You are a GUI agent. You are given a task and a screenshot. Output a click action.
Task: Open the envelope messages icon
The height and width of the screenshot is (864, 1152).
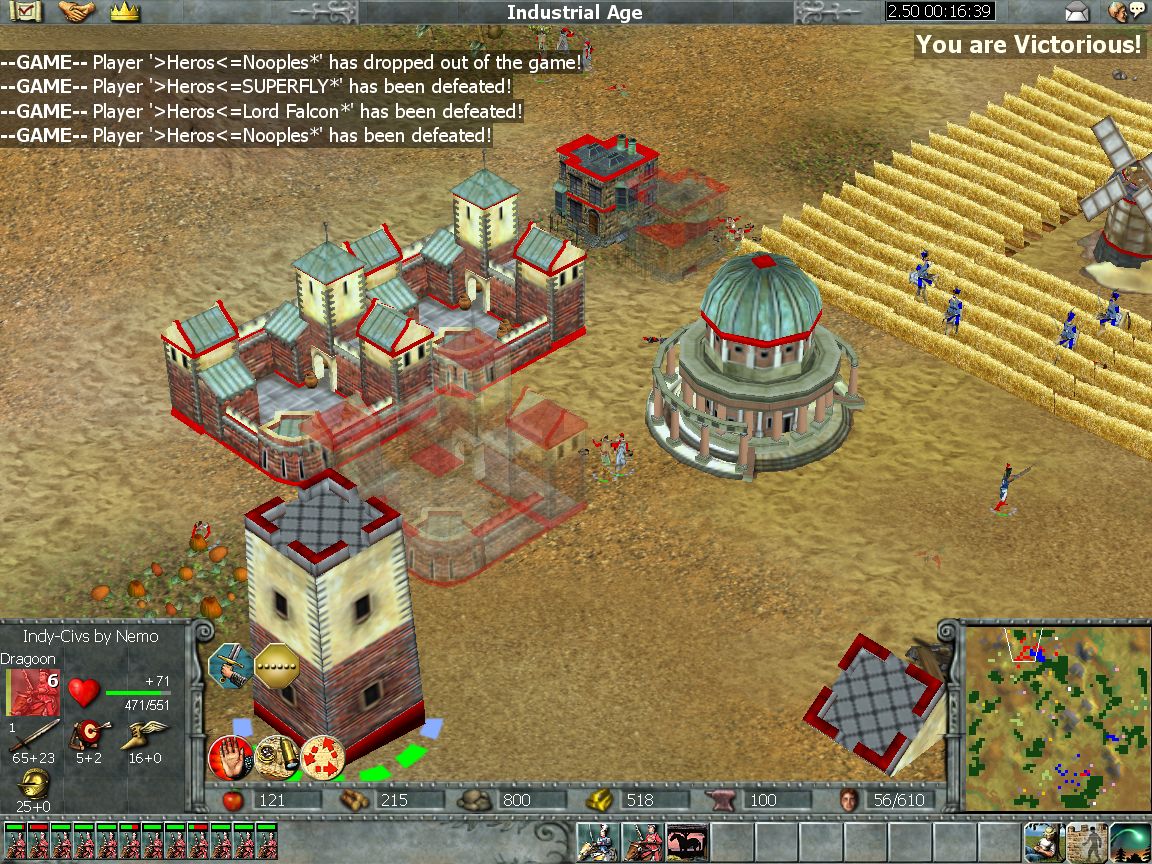click(x=1076, y=12)
